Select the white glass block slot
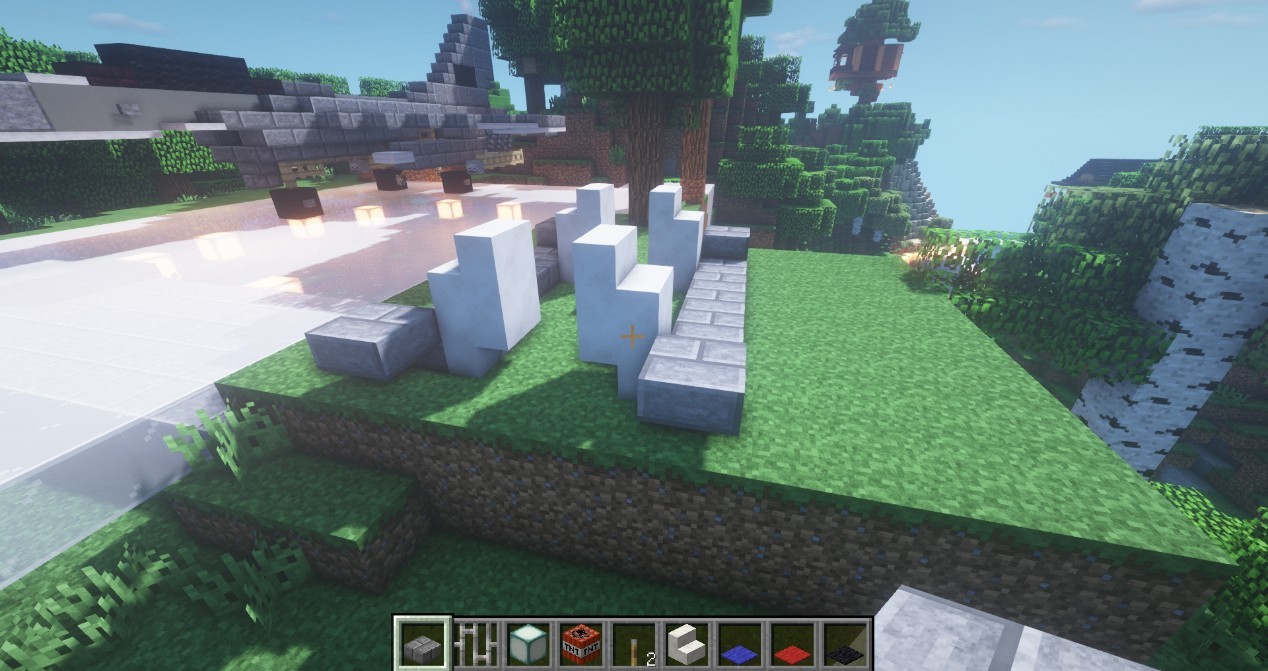Screen dimensions: 1268x671 pos(527,642)
